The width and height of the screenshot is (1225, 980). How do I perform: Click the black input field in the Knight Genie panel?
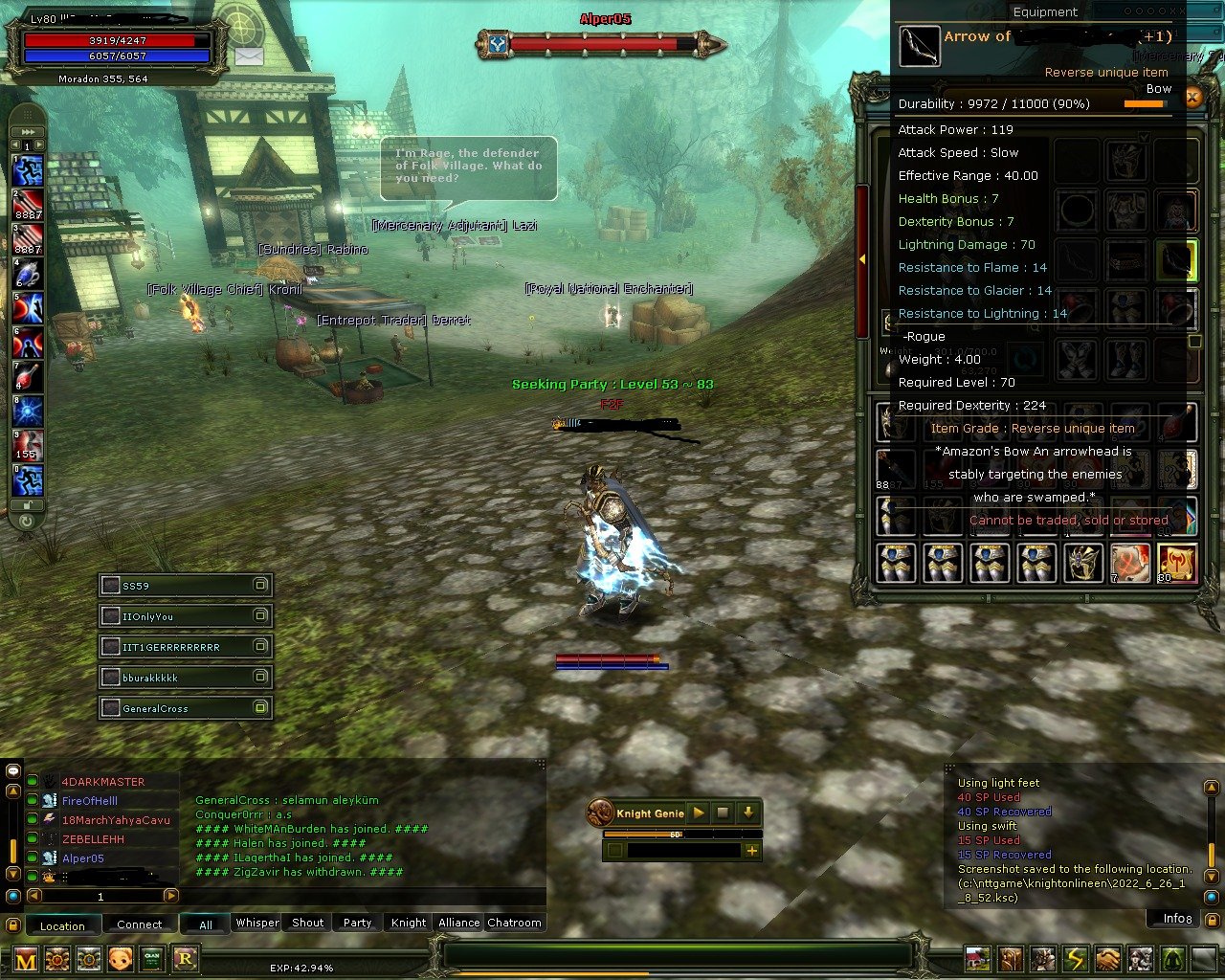[x=685, y=850]
